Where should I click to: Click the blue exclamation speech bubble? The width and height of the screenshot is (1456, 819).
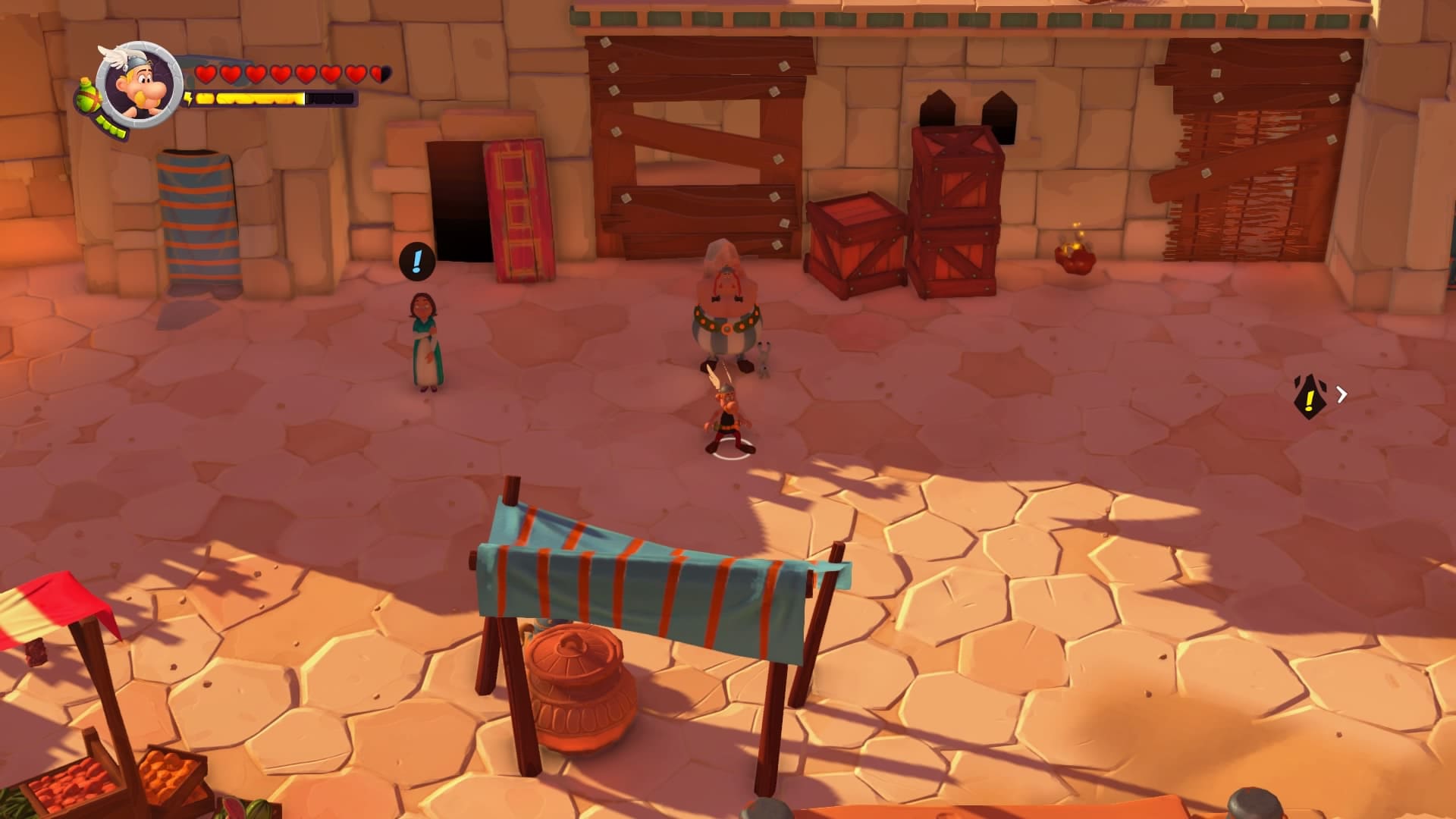[x=416, y=261]
